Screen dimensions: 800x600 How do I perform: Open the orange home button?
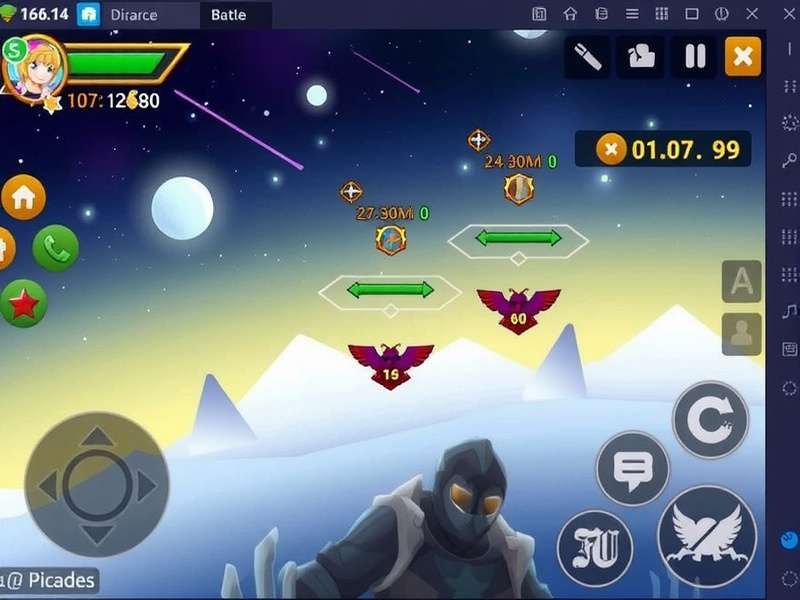coord(24,197)
